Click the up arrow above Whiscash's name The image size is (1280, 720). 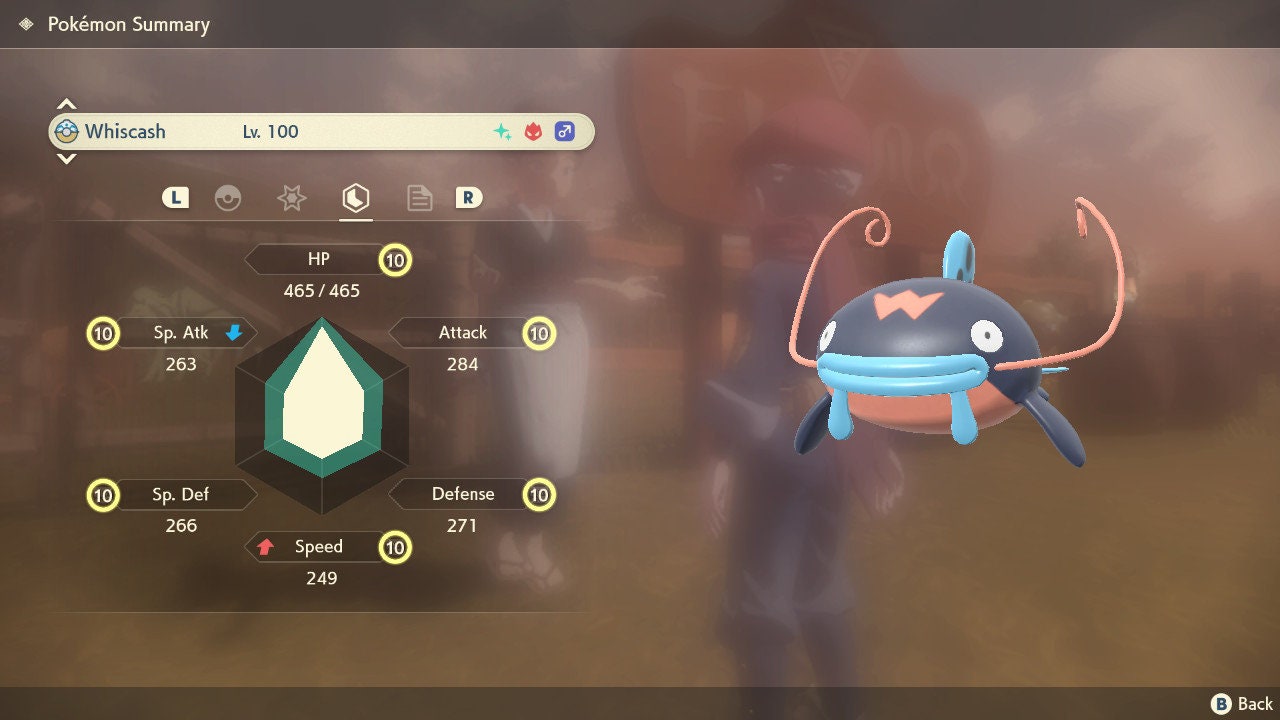[x=66, y=102]
